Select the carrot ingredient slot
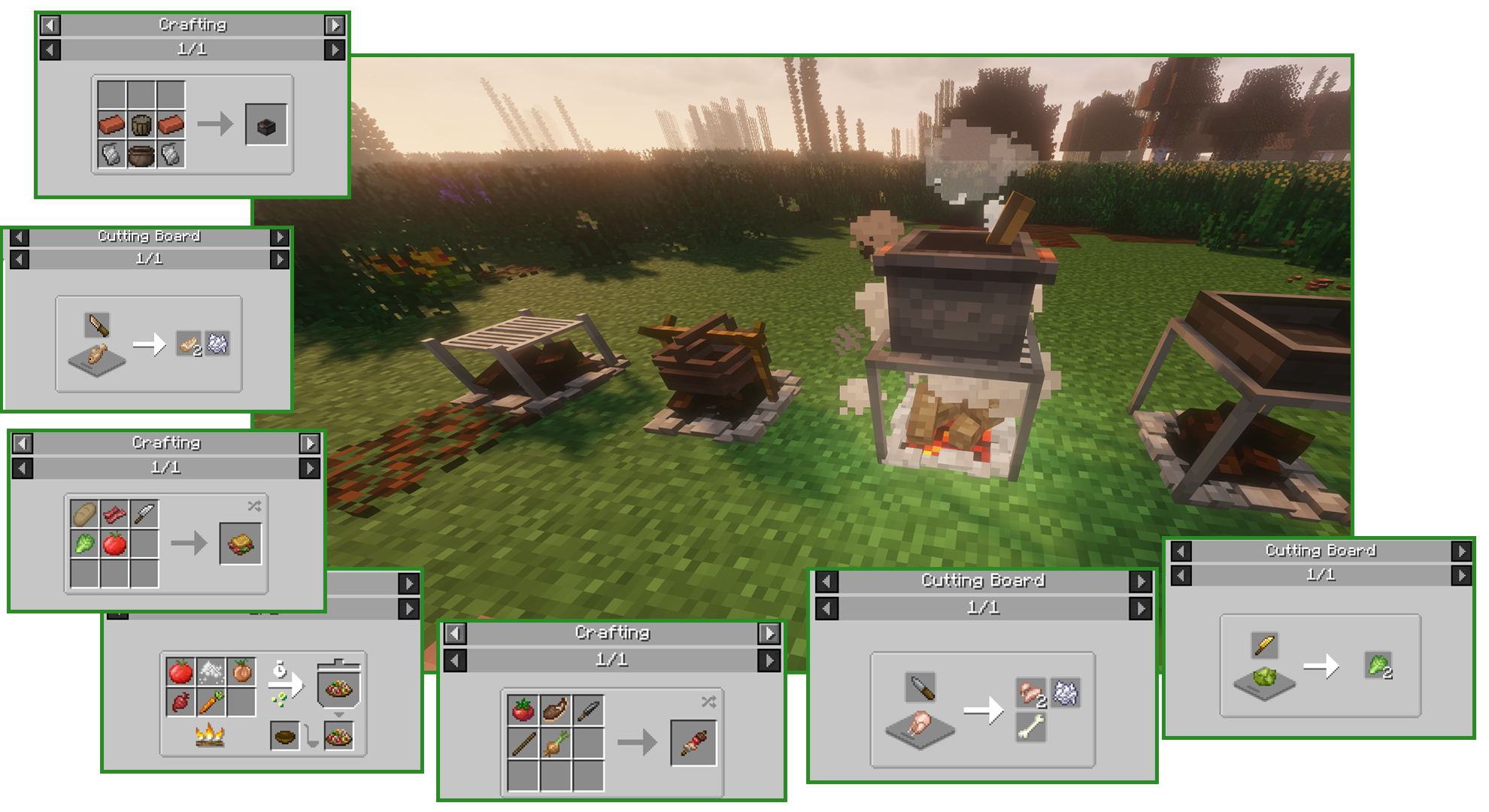This screenshot has width=1489, height=812. 211,702
